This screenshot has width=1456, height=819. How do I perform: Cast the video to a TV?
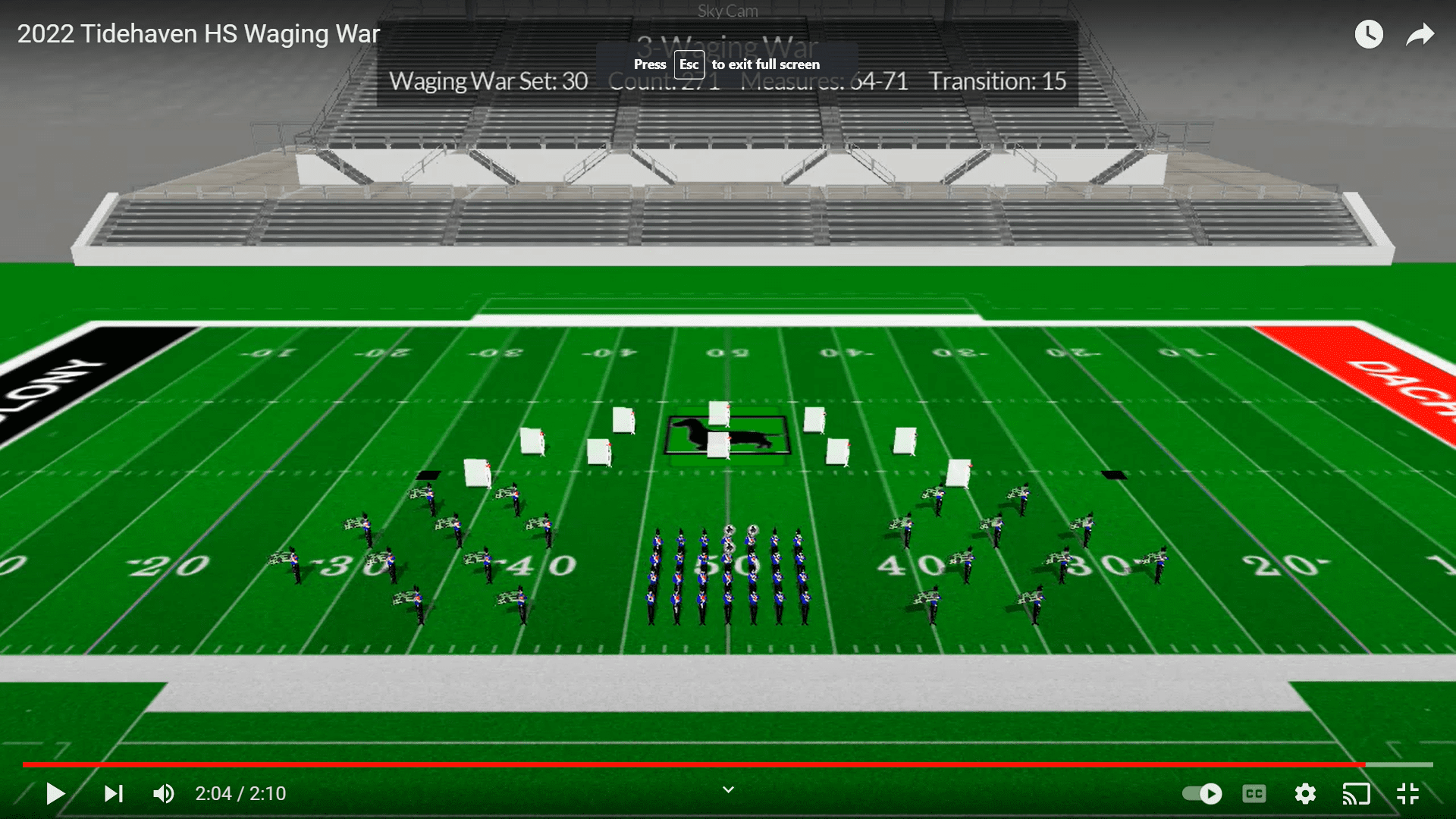point(1357,794)
